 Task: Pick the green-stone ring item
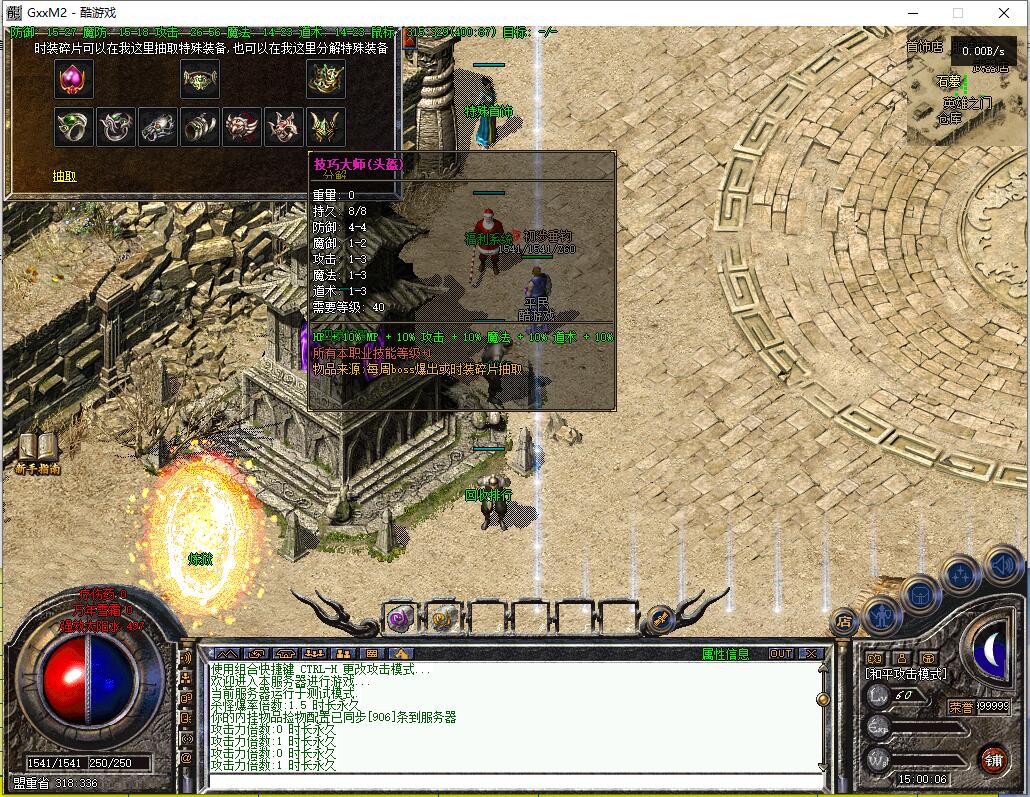pos(74,127)
